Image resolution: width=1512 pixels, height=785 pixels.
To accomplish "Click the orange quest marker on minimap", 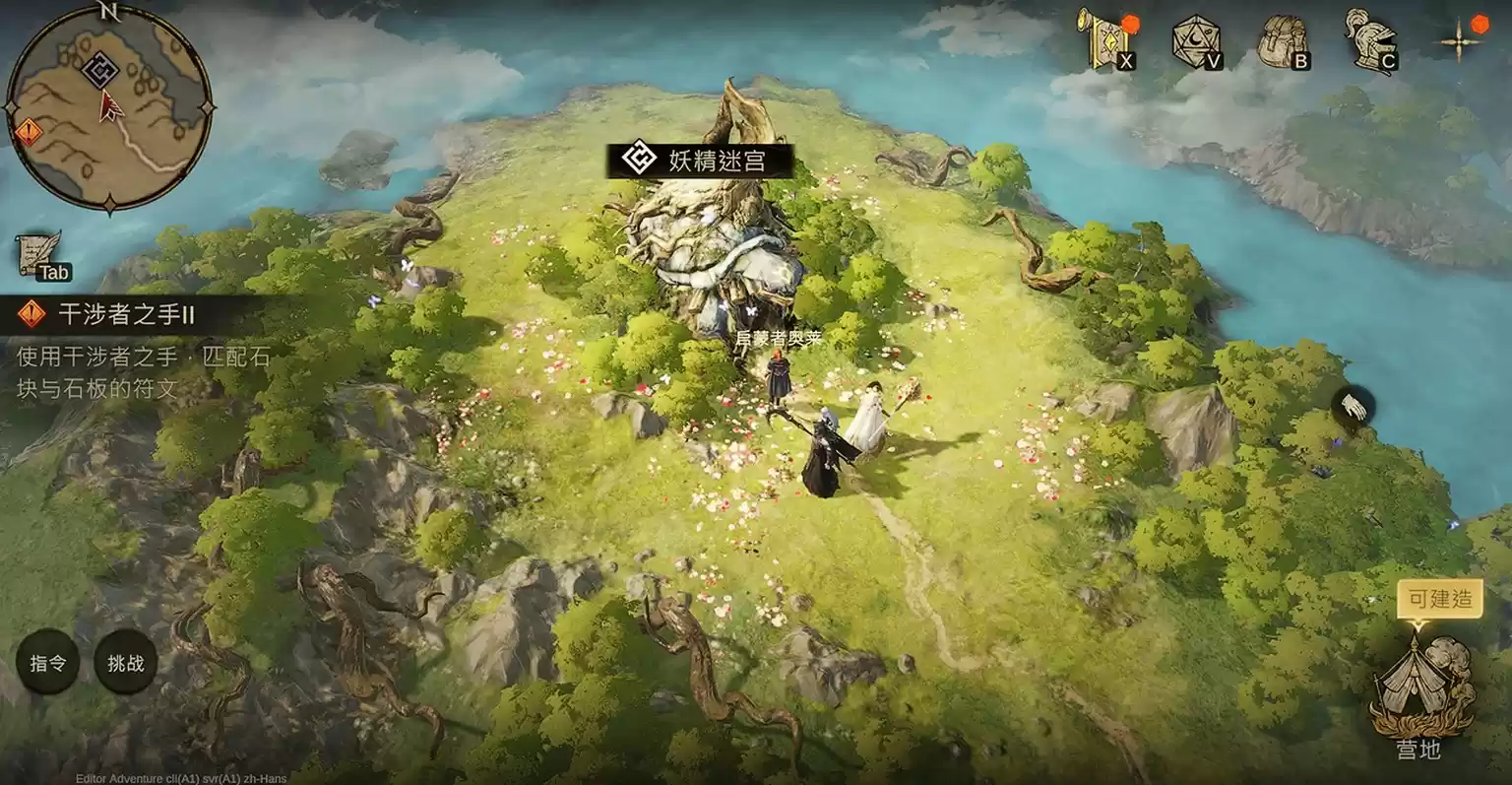I will (x=28, y=131).
